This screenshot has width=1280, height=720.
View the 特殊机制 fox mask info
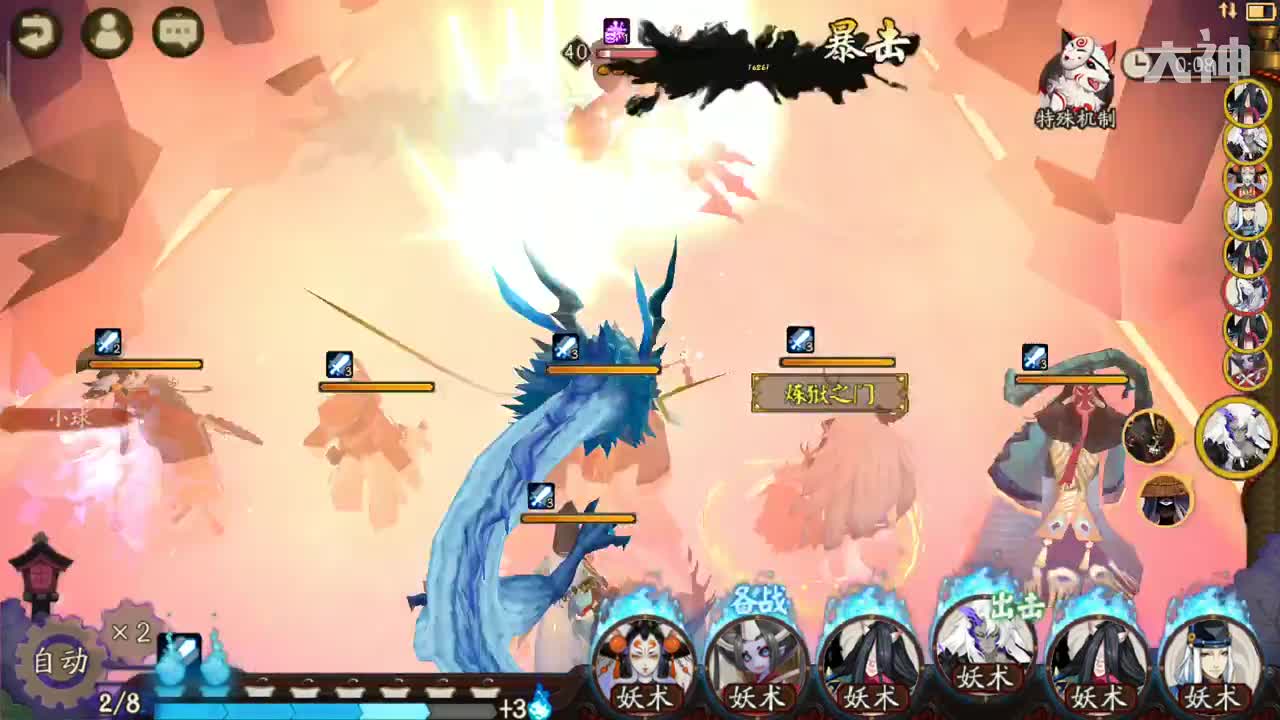pos(1076,80)
